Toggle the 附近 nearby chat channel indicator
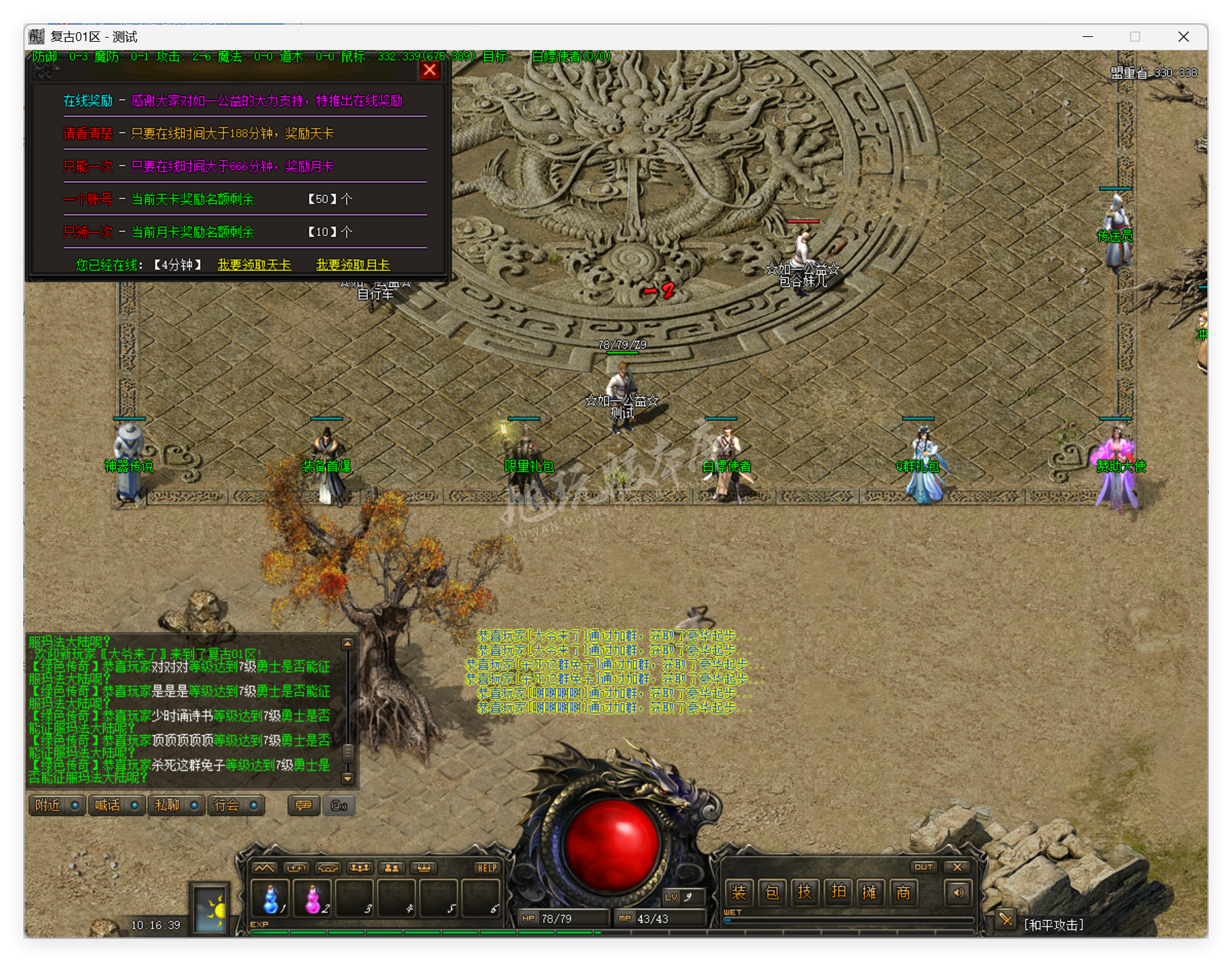The image size is (1232, 962). pyautogui.click(x=75, y=806)
